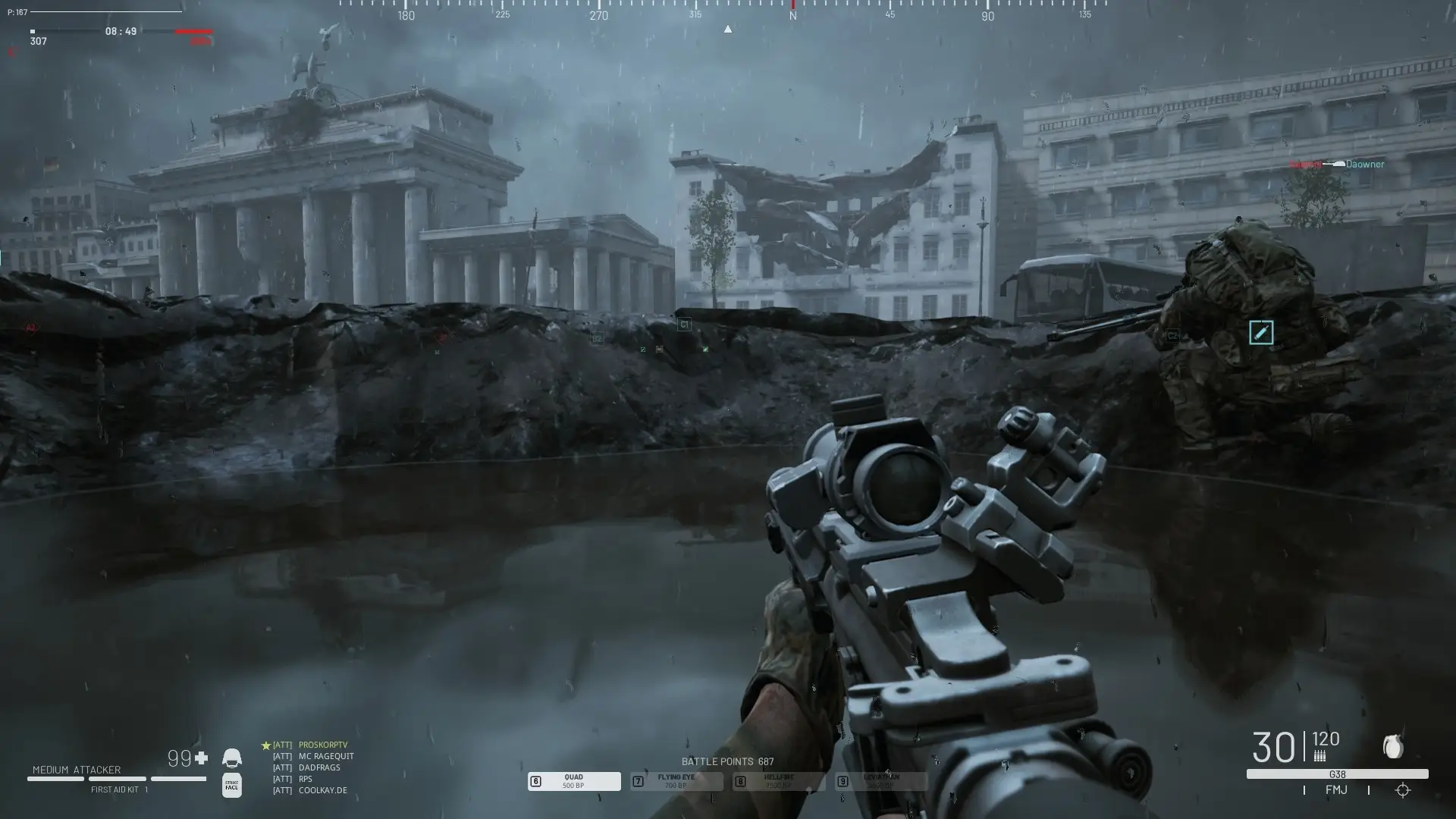Image resolution: width=1456 pixels, height=819 pixels.
Task: Click MC RAGEQUIT in the squad list
Action: click(x=326, y=756)
